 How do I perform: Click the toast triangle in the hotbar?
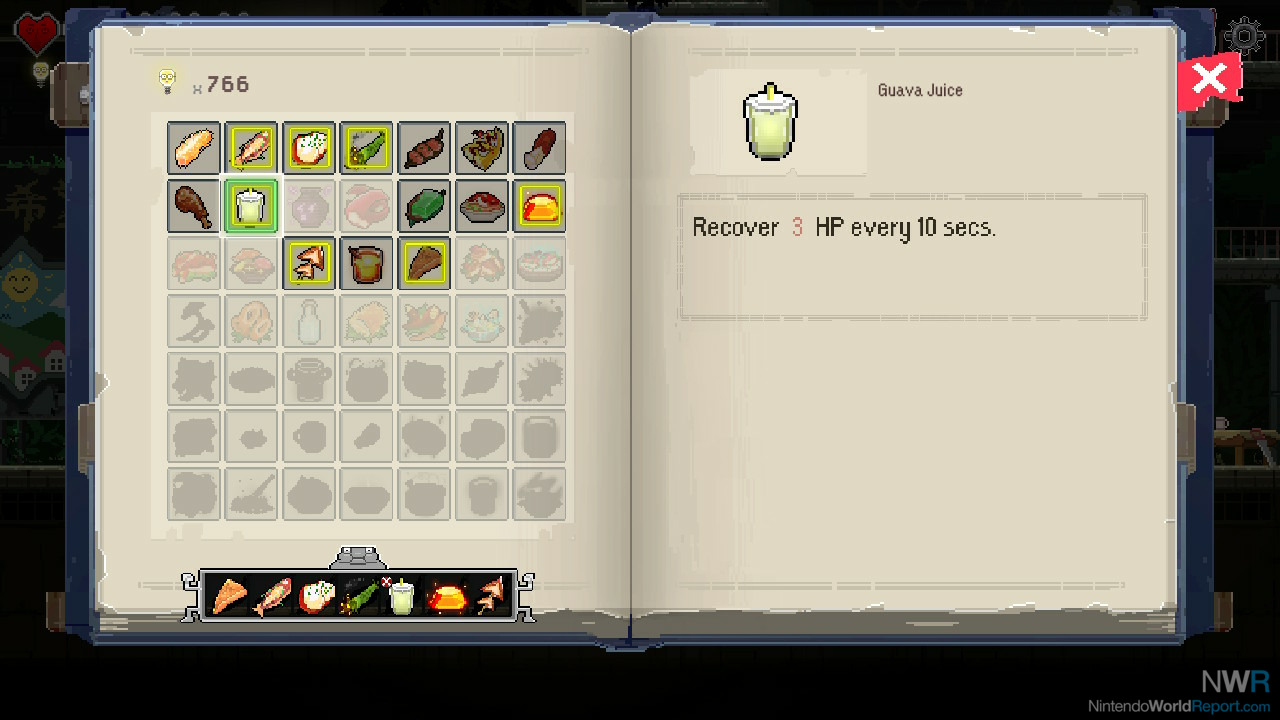[230, 597]
